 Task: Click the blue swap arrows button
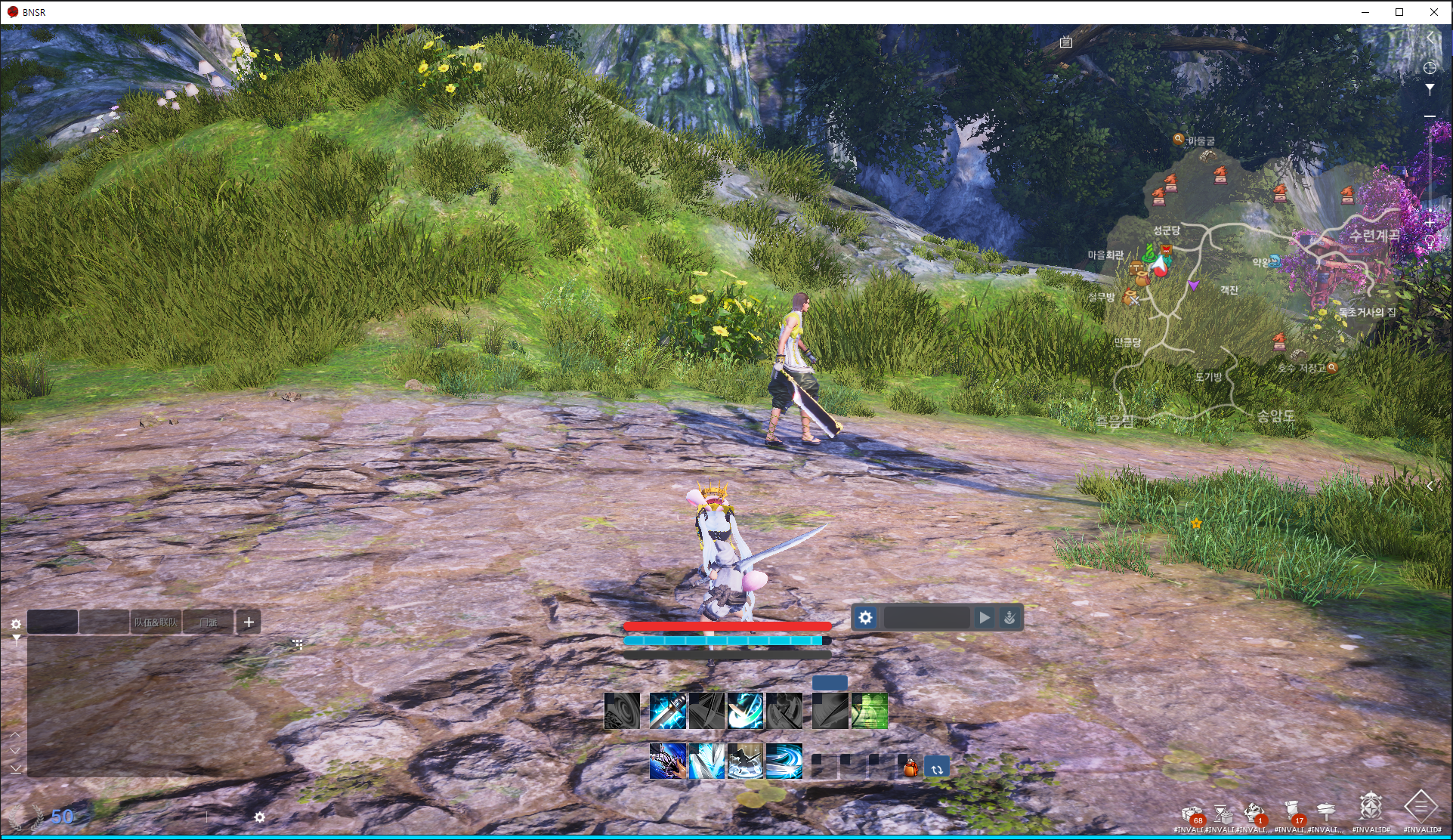pyautogui.click(x=937, y=768)
